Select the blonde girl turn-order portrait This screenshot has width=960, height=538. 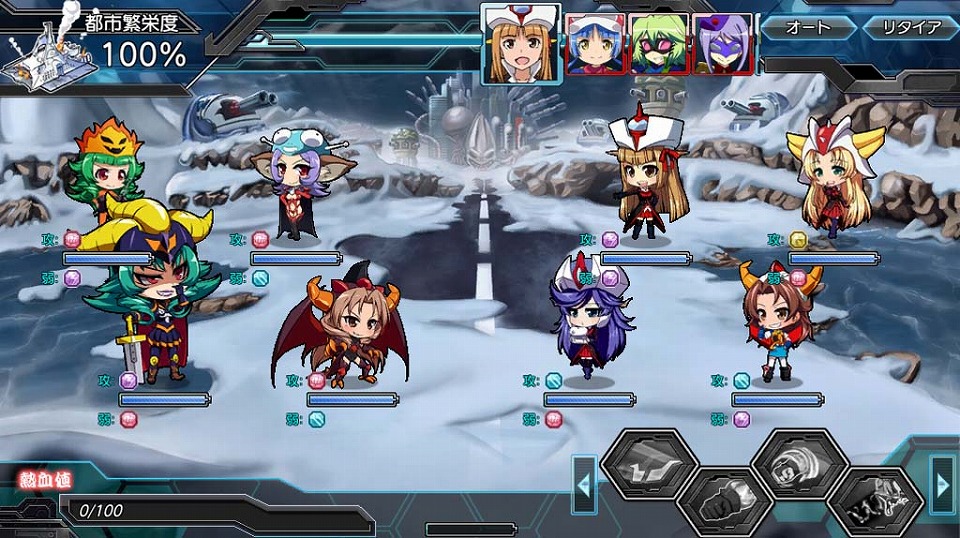520,44
